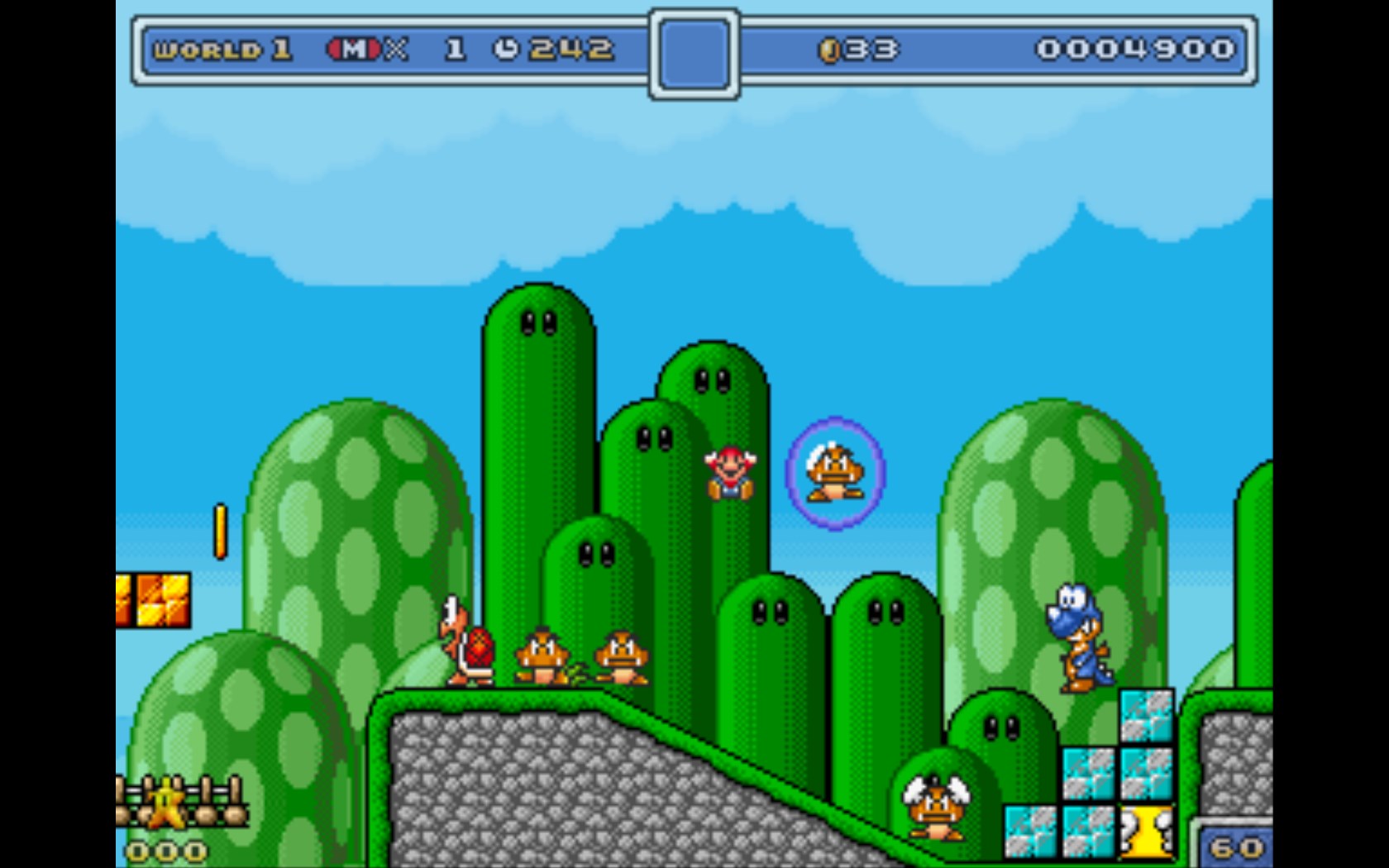The width and height of the screenshot is (1389, 868).
Task: Click the vertical floating coin in the sky
Action: (x=220, y=529)
